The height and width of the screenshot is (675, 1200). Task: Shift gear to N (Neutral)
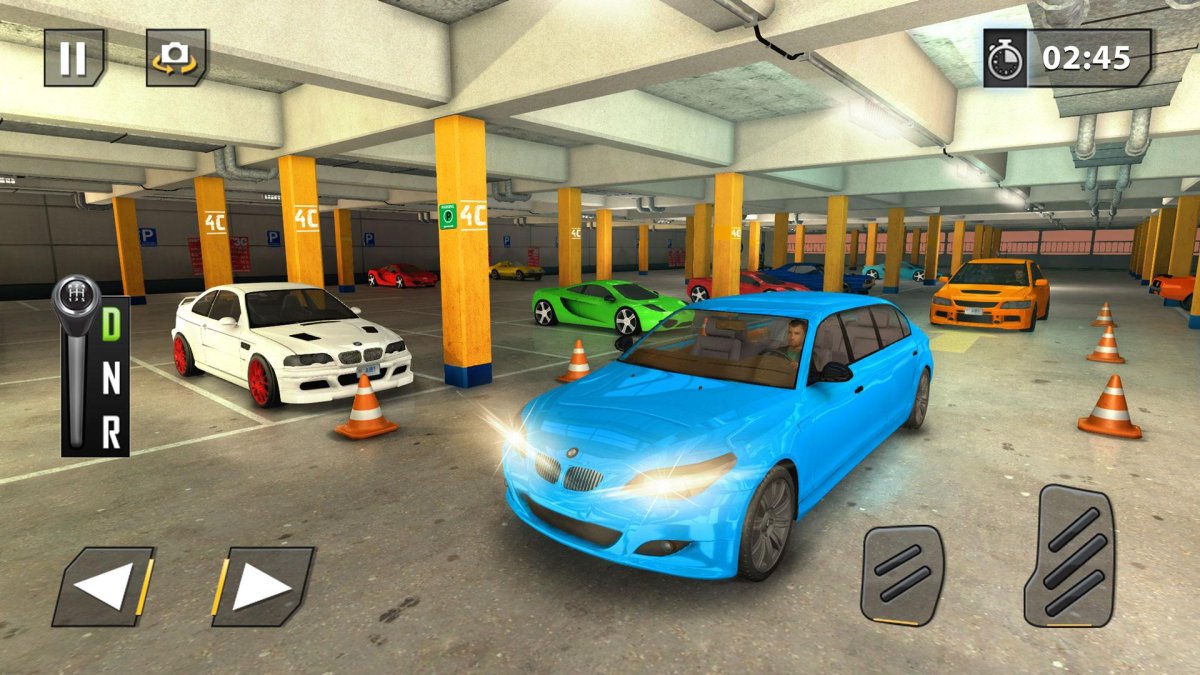(x=111, y=380)
